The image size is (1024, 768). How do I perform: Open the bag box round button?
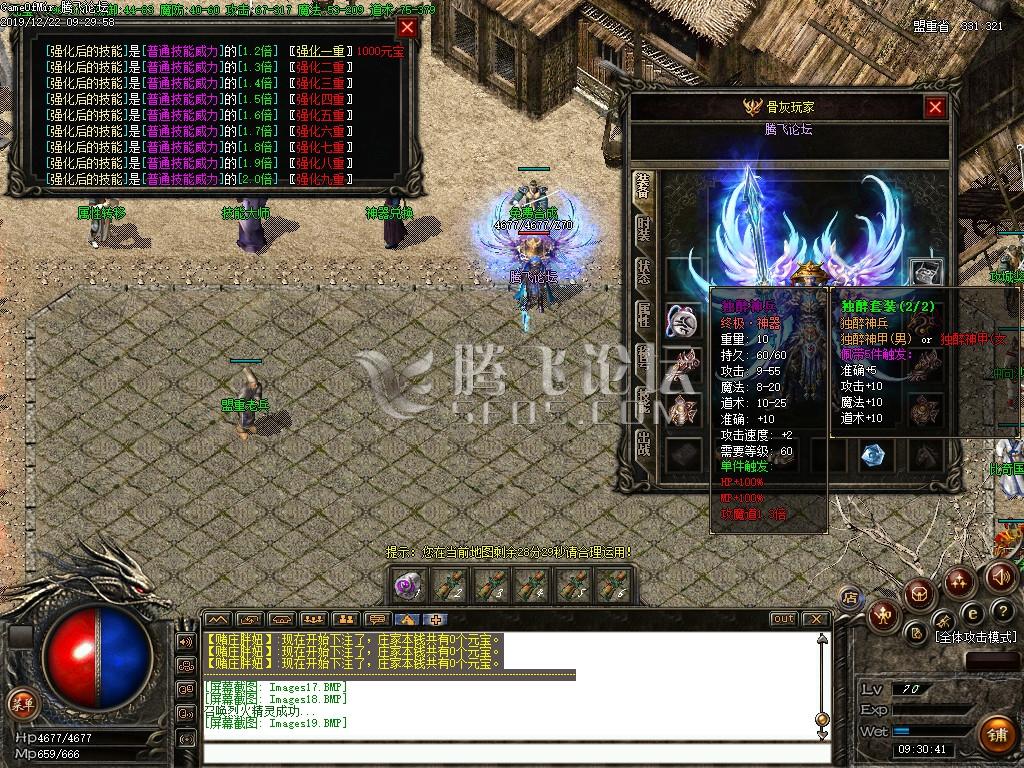(919, 596)
